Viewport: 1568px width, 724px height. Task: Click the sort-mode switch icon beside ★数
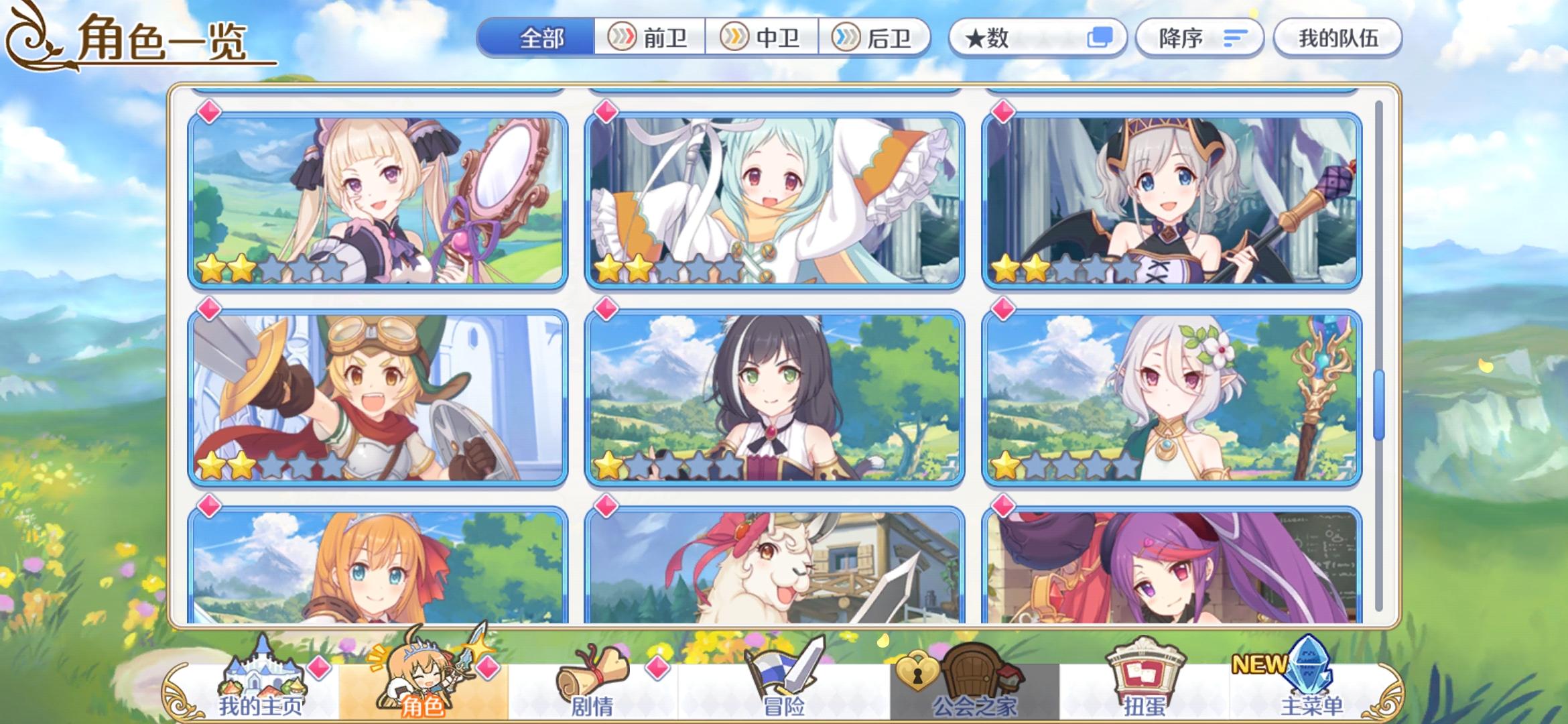pos(1099,38)
